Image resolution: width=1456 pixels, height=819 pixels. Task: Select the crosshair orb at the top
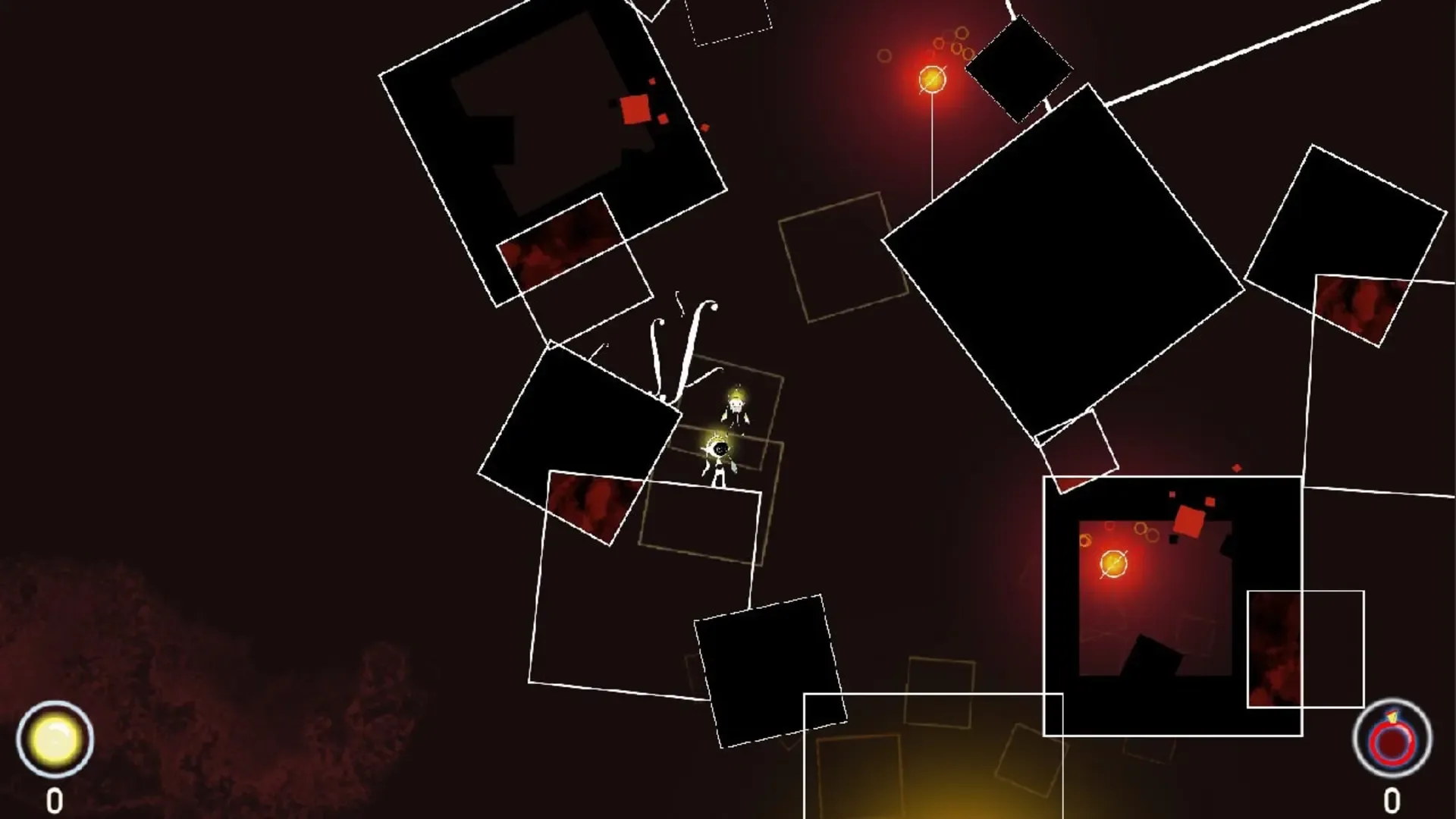pos(931,80)
